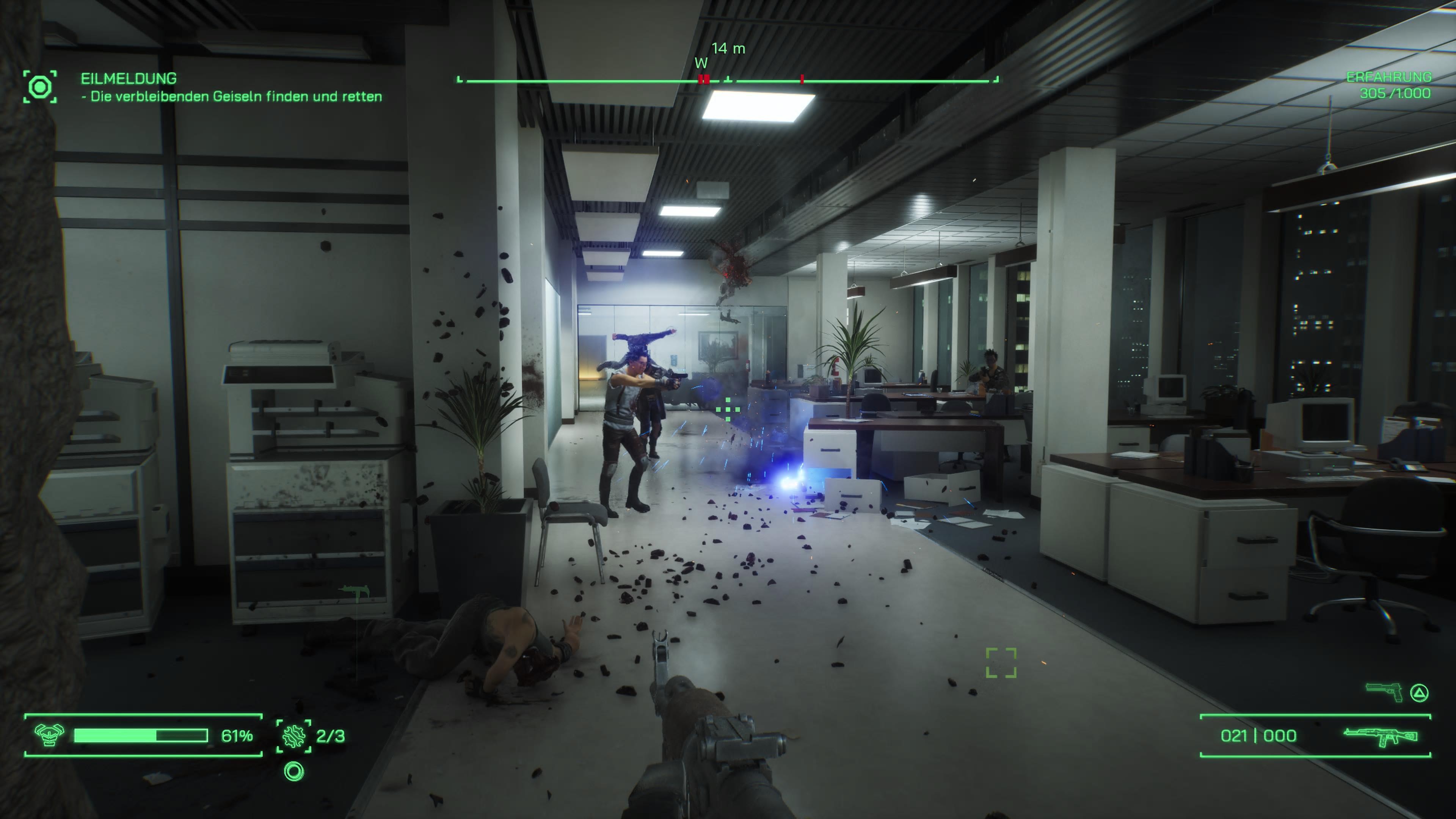Click the compass bar at the top
The height and width of the screenshot is (819, 1456).
coord(728,81)
